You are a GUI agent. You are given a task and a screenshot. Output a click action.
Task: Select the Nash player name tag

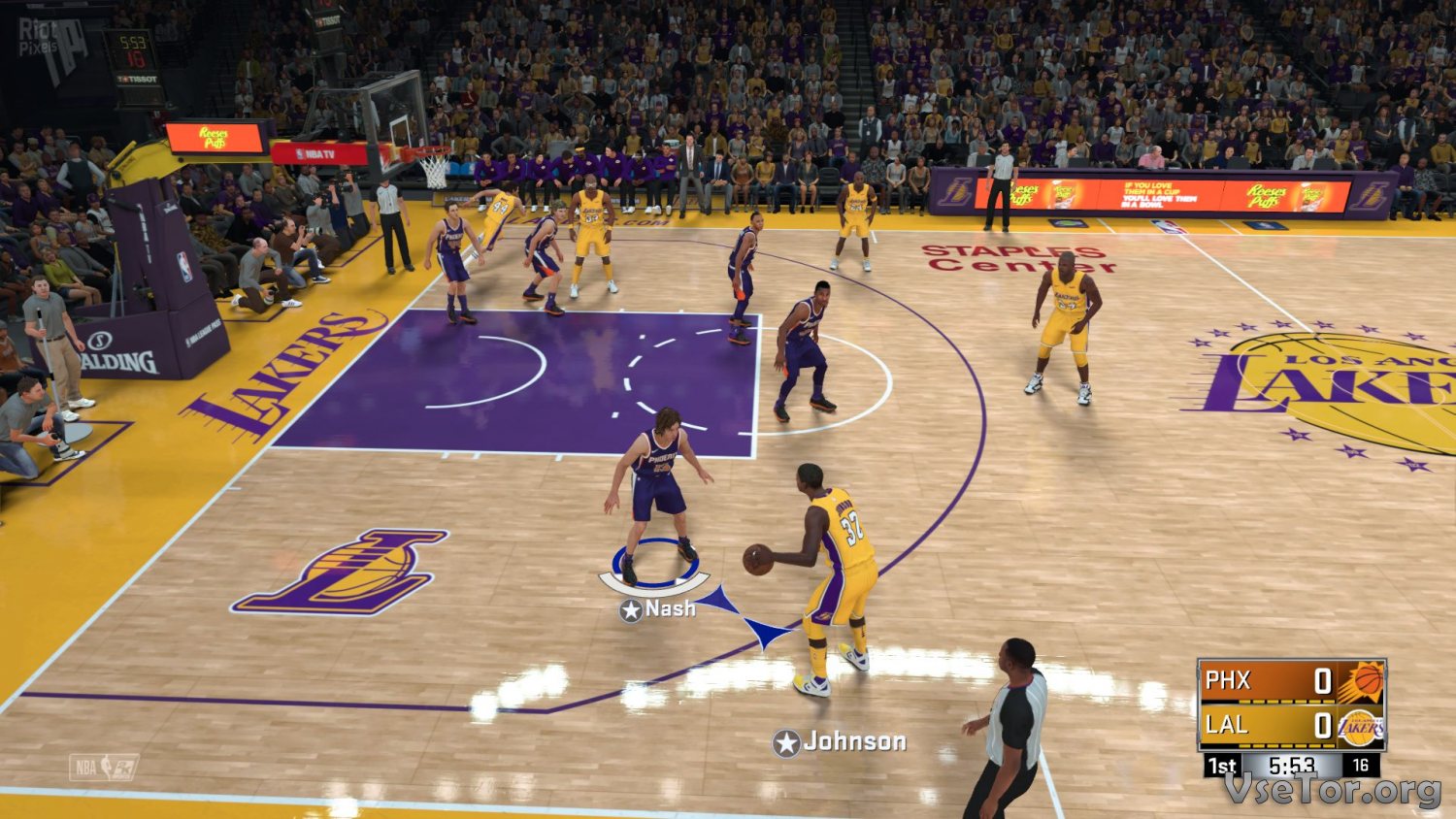659,609
